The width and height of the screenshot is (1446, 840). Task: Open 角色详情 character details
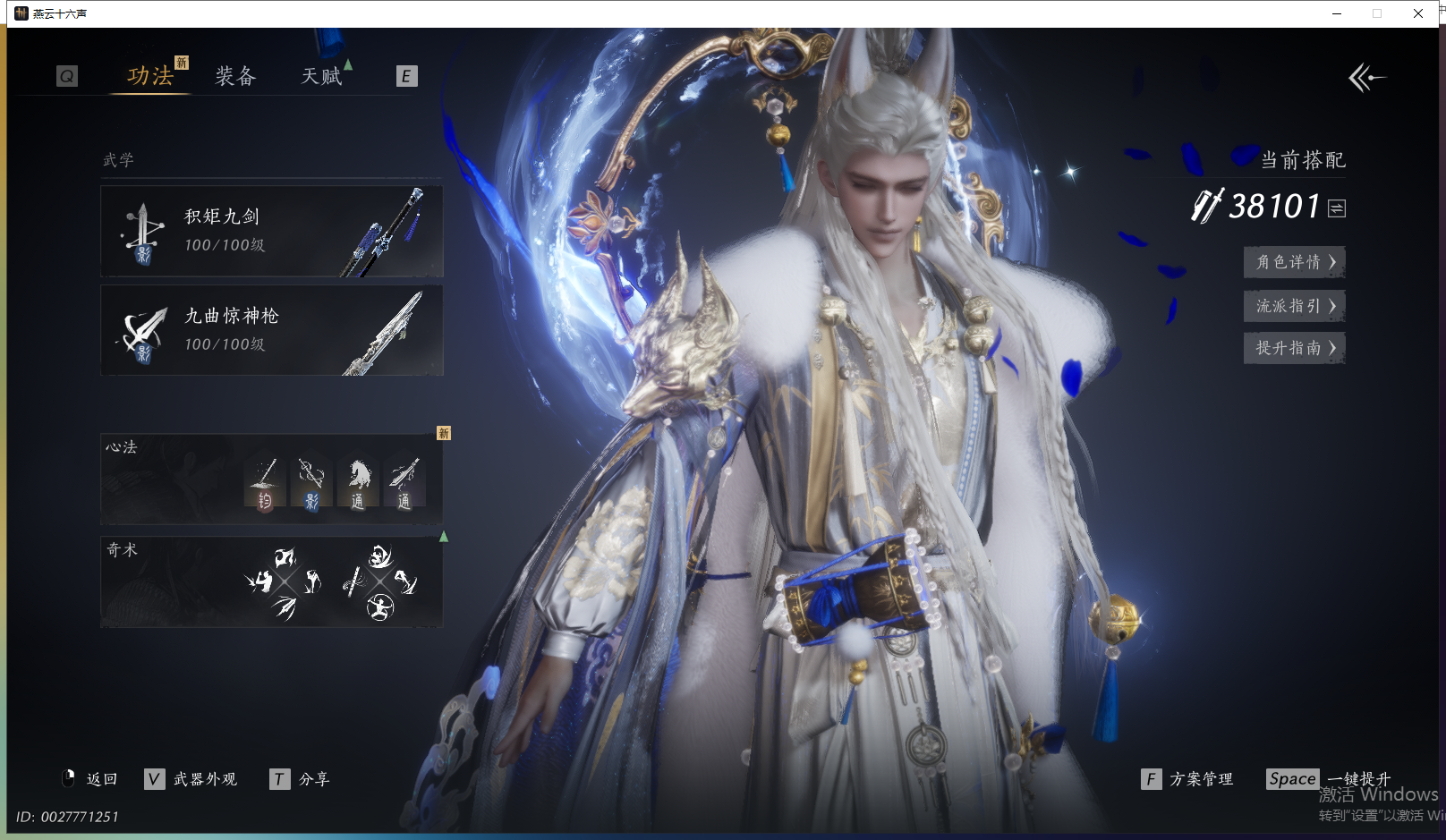coord(1294,262)
